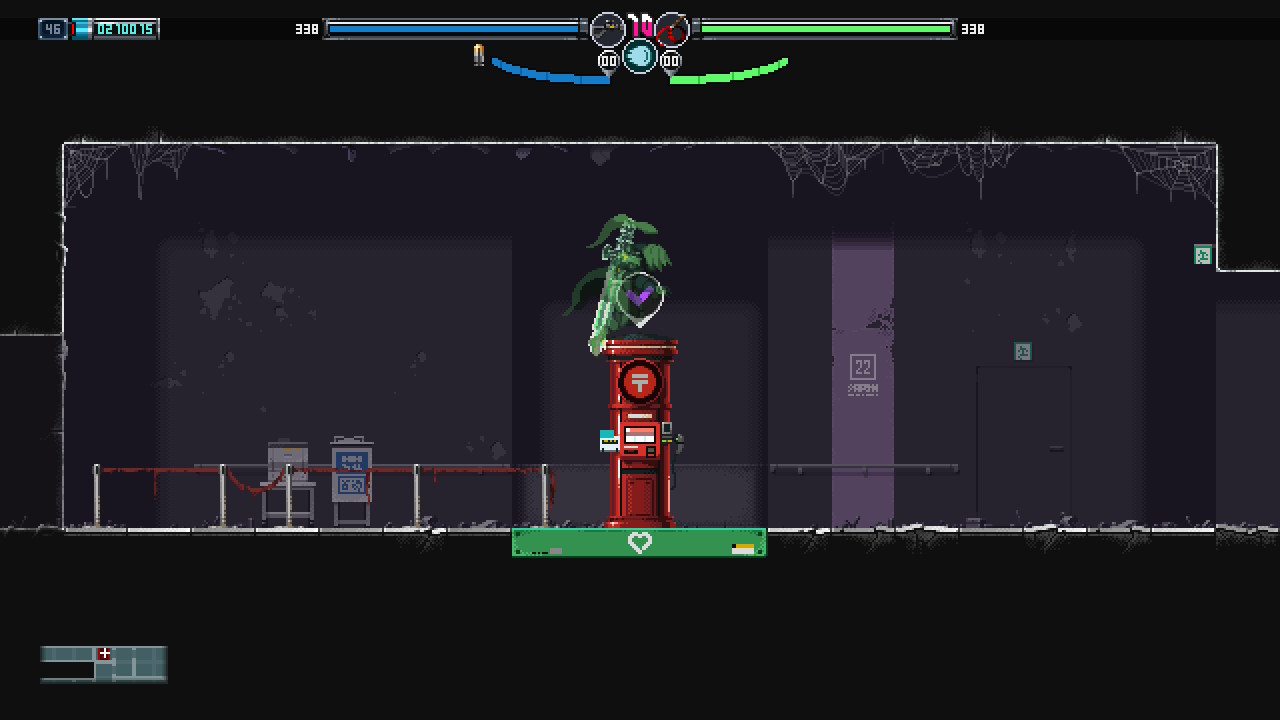Viewport: 1280px width, 720px height.
Task: Select the red whip weapon icon
Action: click(672, 30)
